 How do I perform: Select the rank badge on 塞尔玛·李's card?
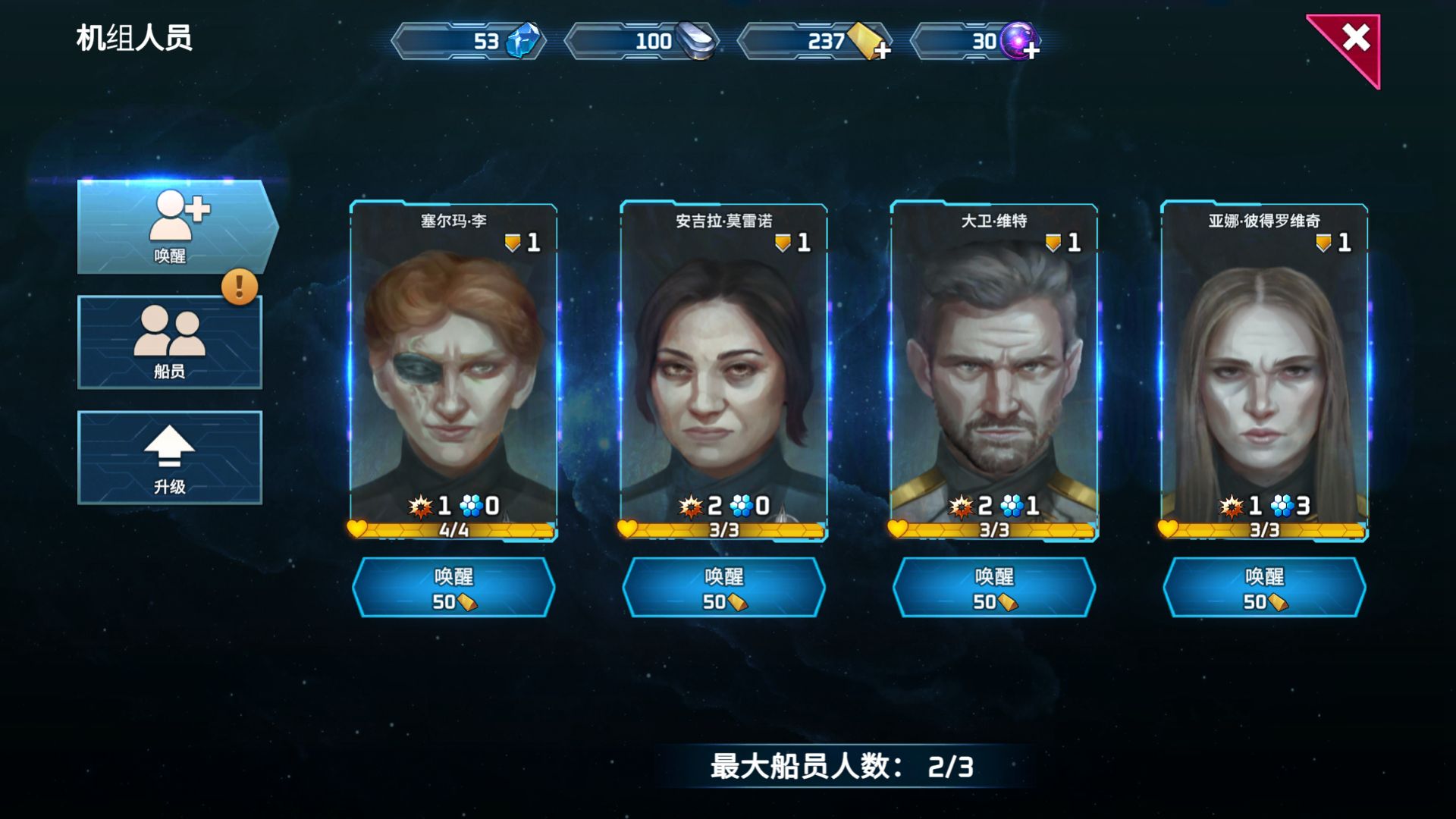coord(514,241)
